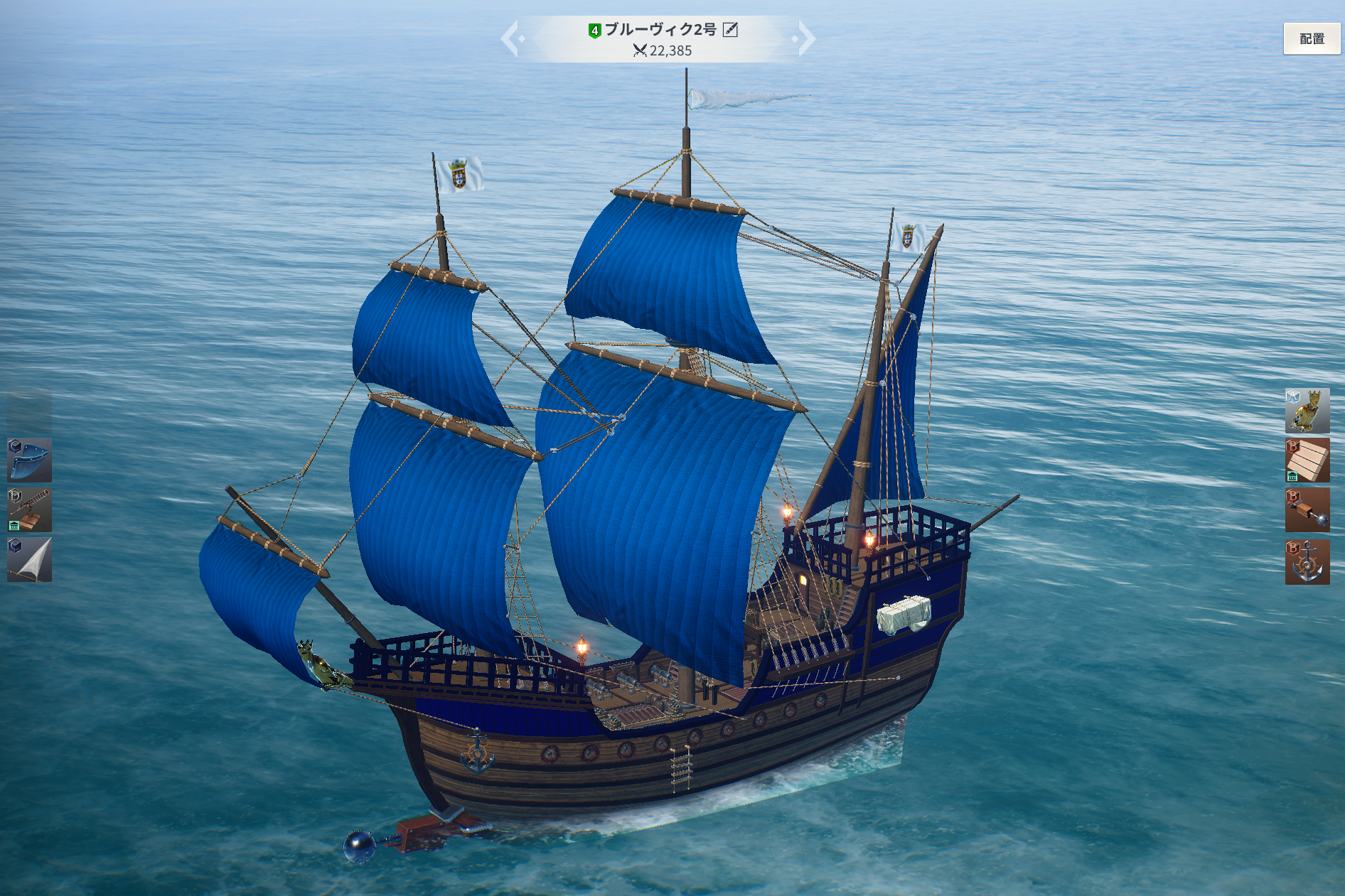
Task: Click the 配置 button
Action: 1311,38
